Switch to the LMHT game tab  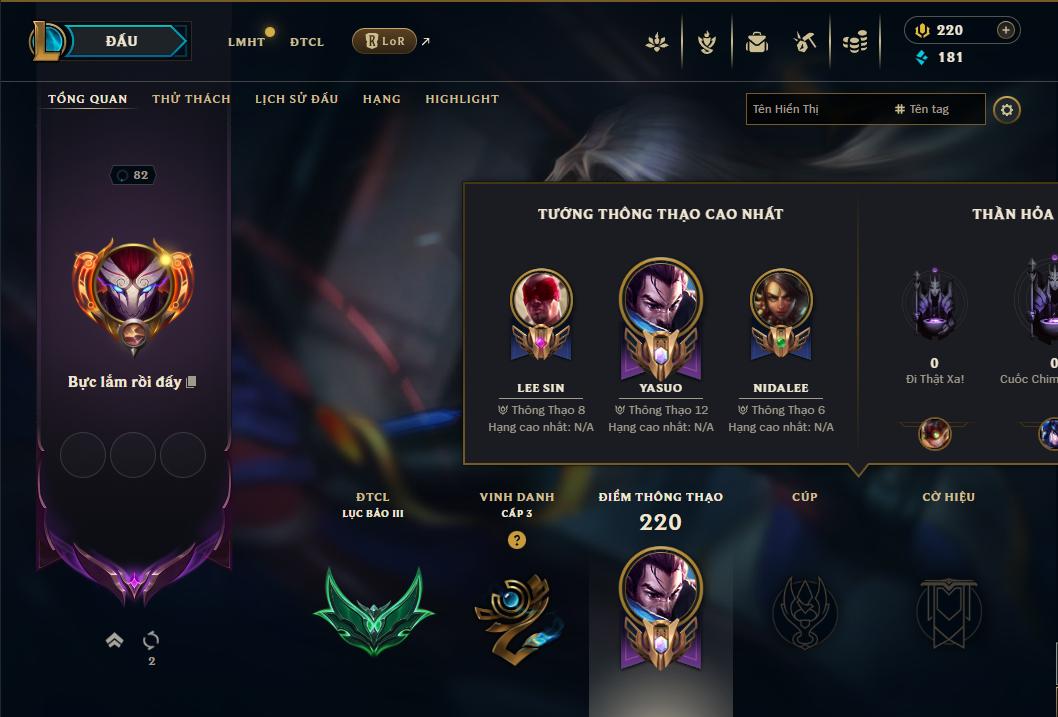pyautogui.click(x=246, y=42)
